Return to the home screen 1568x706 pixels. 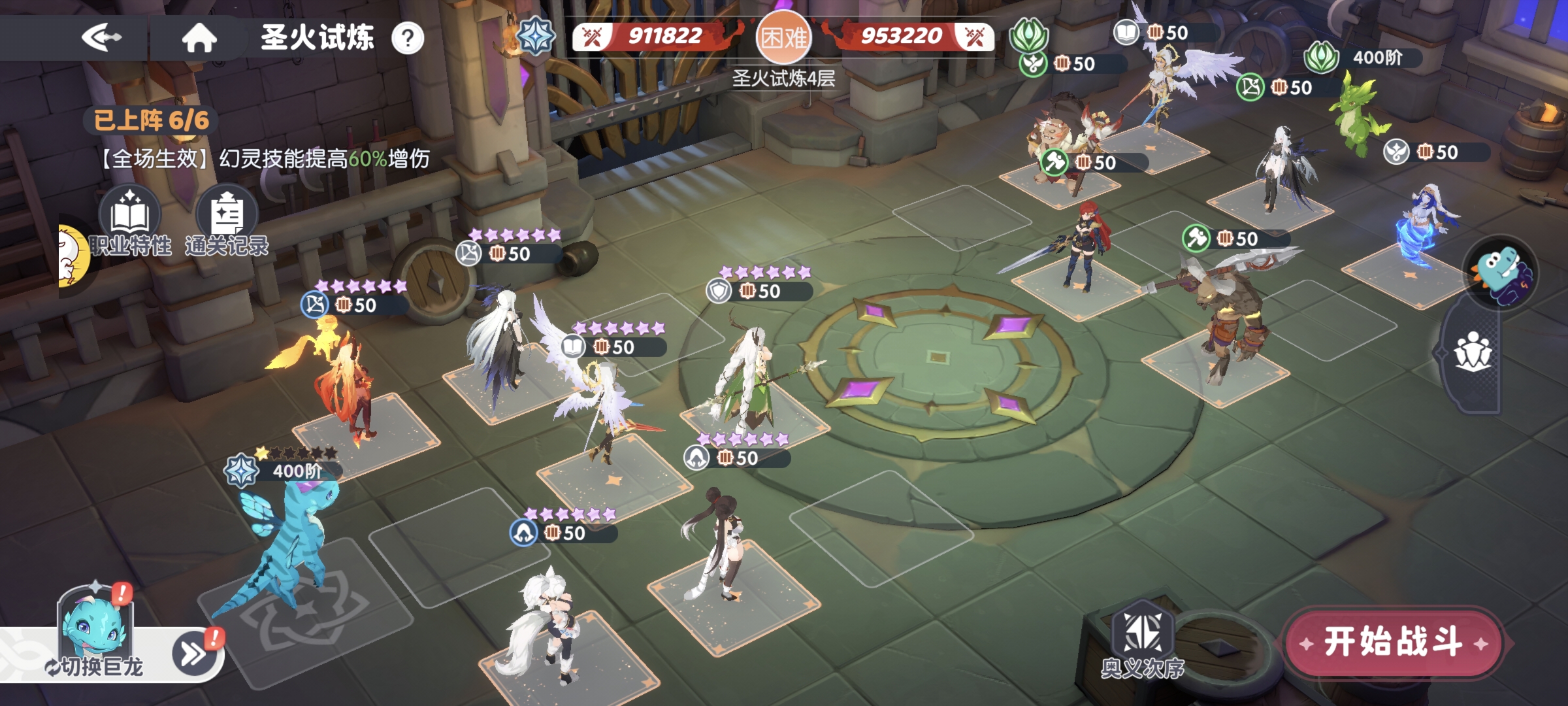(199, 37)
